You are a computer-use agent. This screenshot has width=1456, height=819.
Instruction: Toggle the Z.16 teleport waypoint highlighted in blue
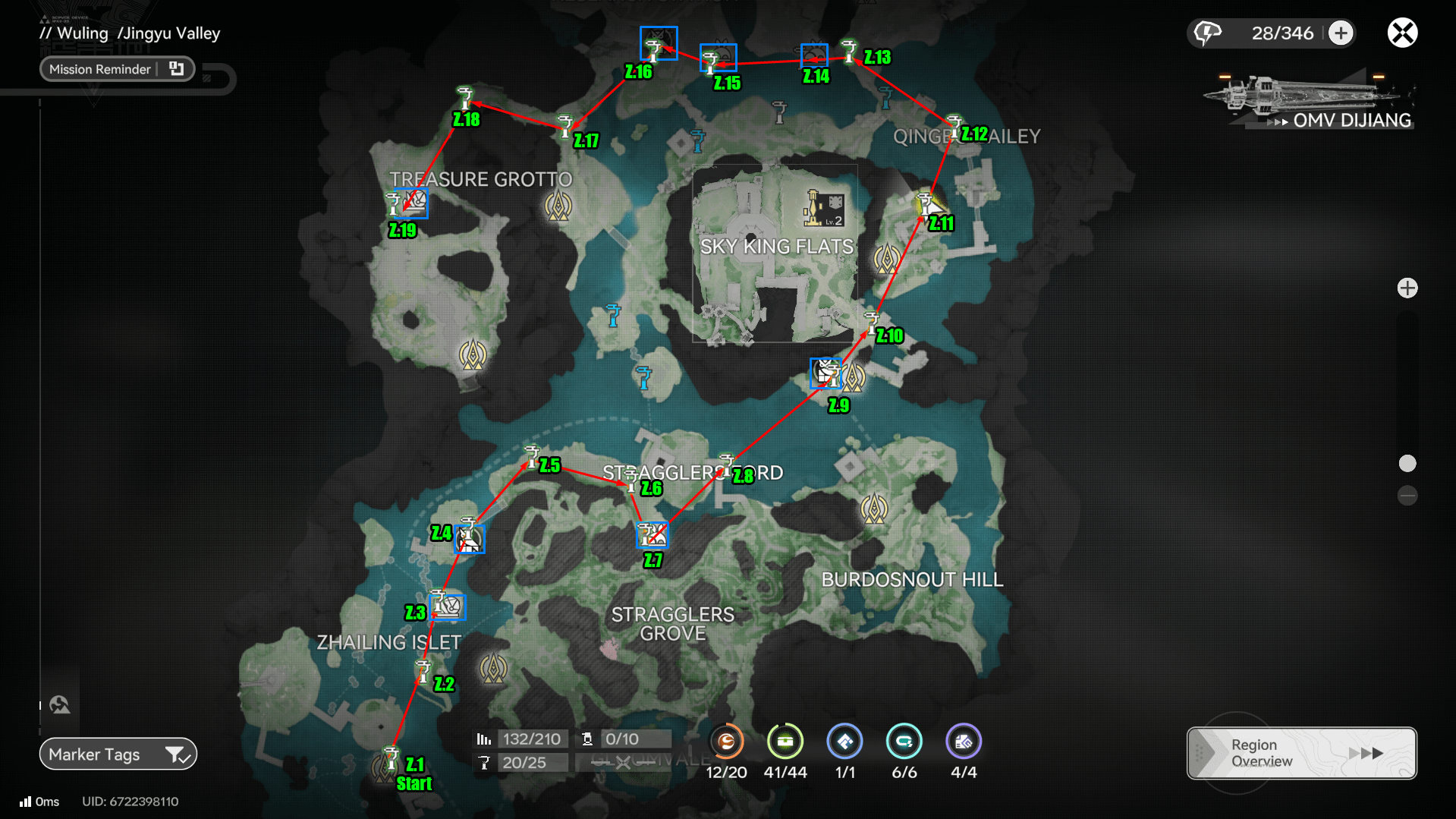pos(658,43)
